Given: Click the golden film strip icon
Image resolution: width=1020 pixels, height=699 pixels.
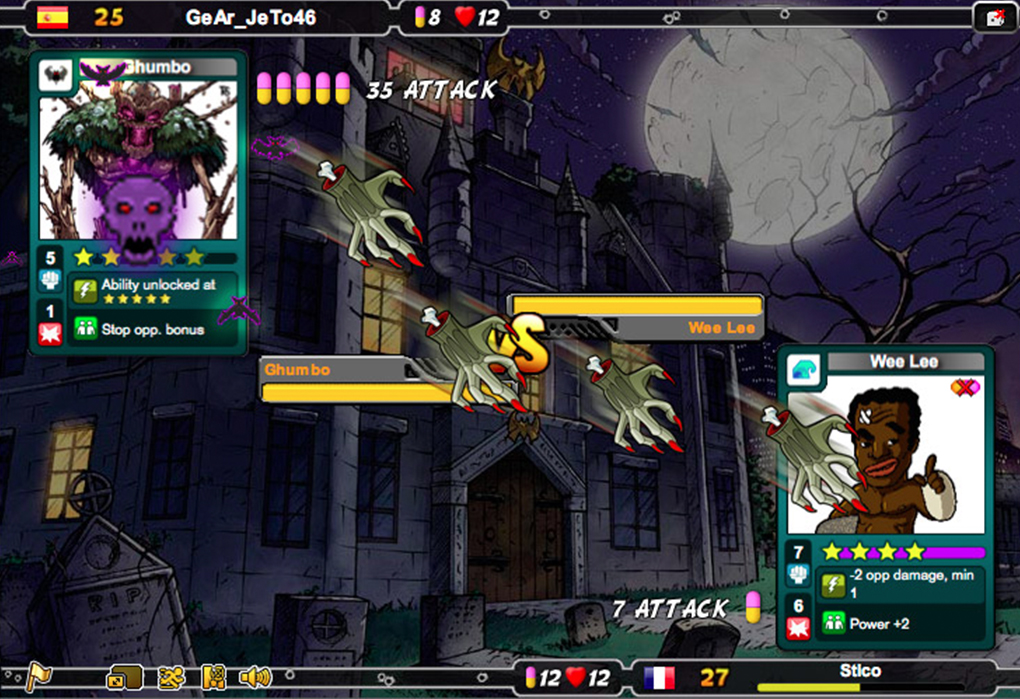Looking at the screenshot, I should [213, 677].
